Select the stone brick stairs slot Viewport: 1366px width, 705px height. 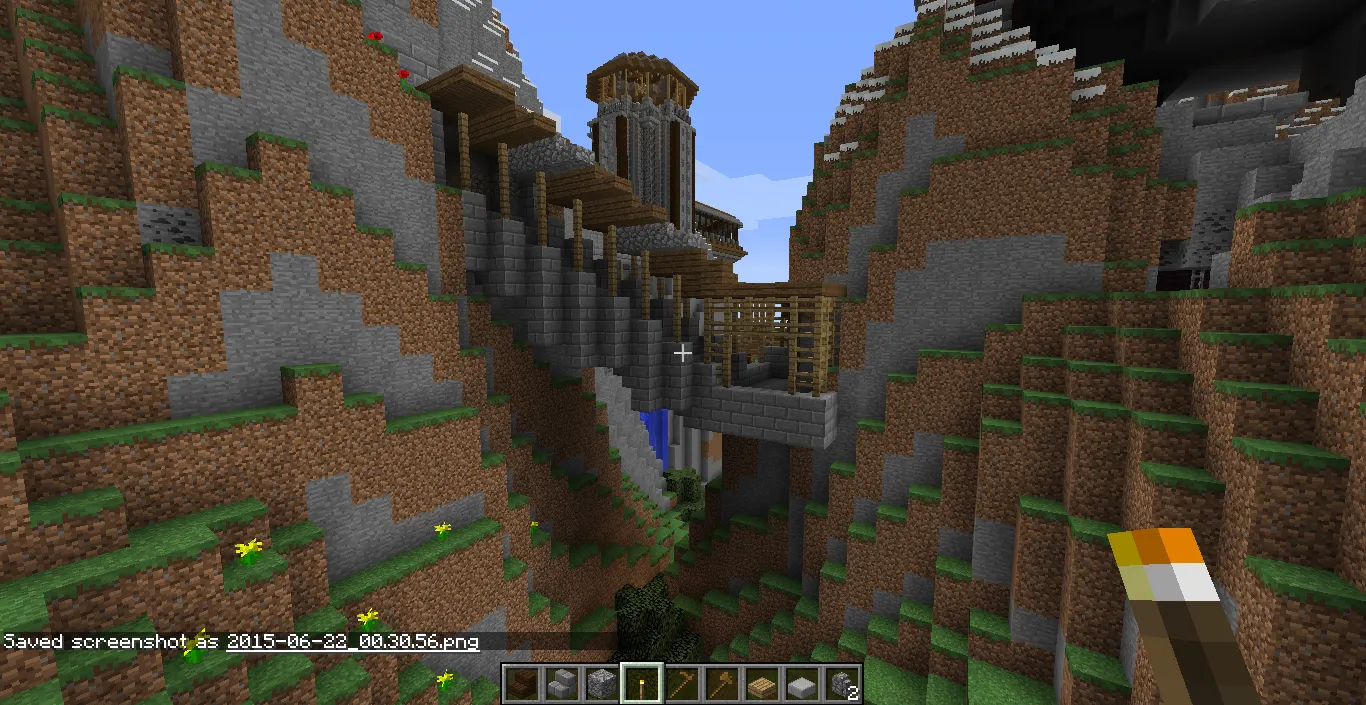pyautogui.click(x=561, y=684)
